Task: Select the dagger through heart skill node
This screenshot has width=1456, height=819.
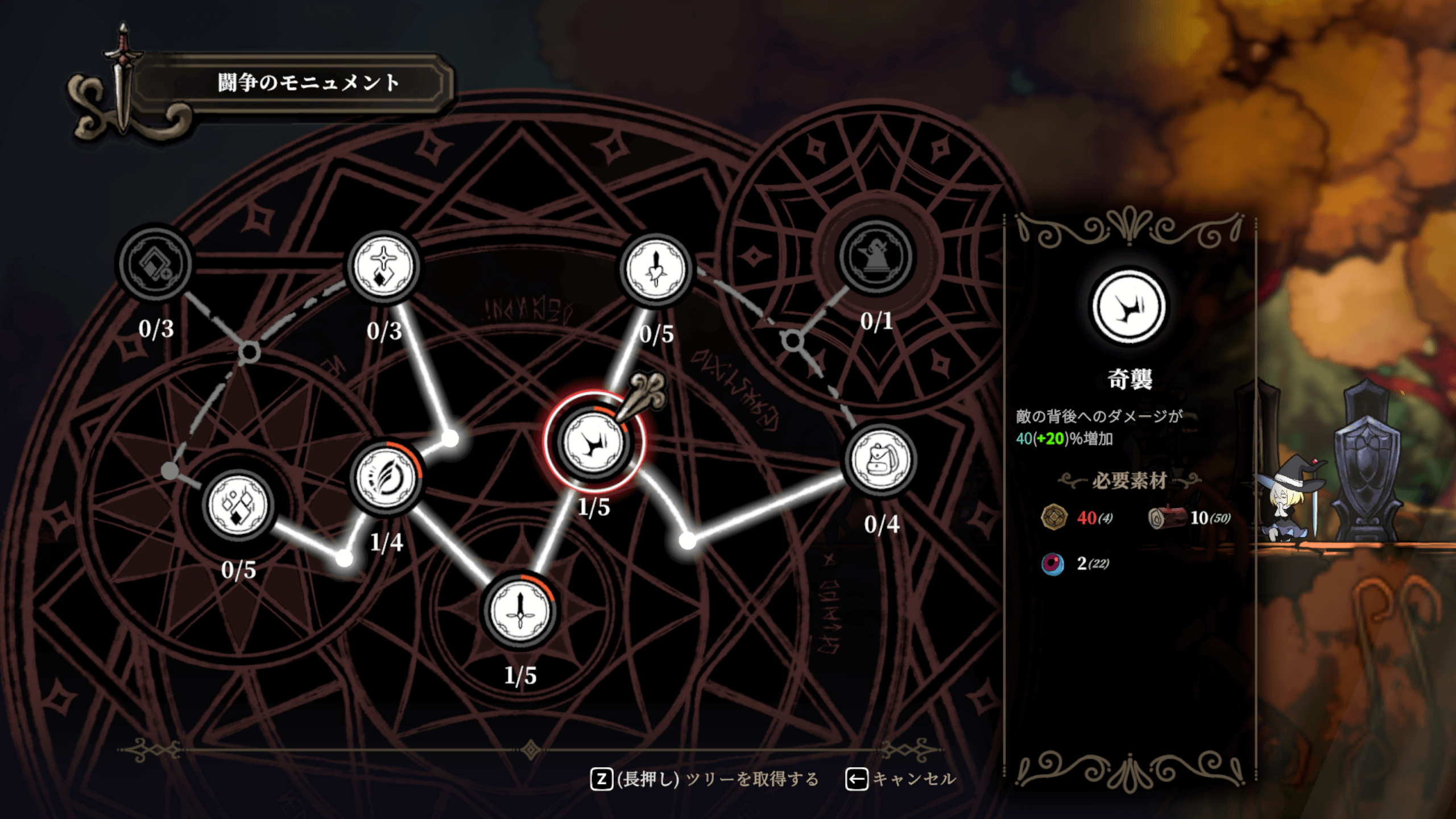Action: coord(656,270)
